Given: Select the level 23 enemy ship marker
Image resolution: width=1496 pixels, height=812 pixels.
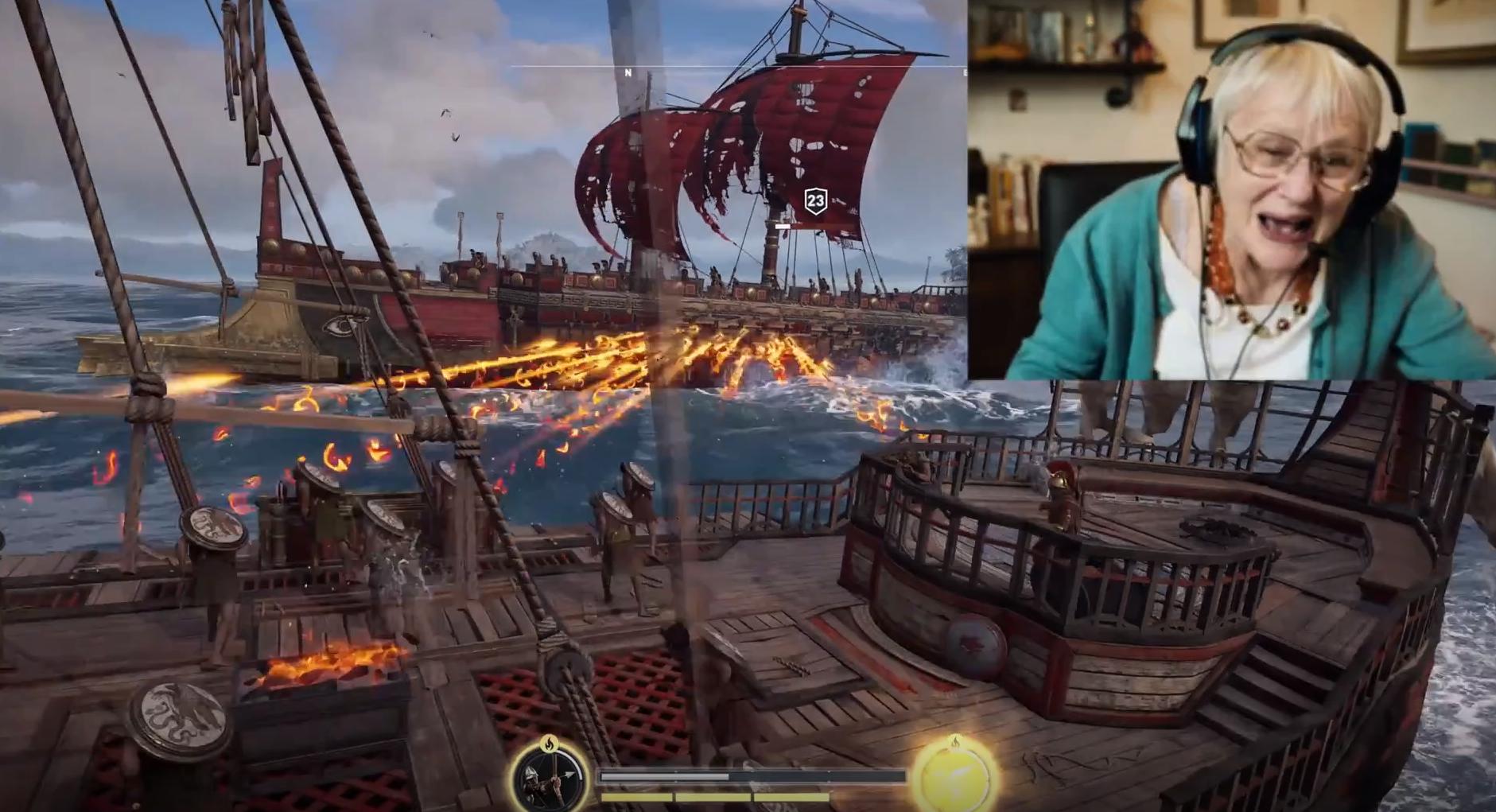Looking at the screenshot, I should pyautogui.click(x=815, y=201).
